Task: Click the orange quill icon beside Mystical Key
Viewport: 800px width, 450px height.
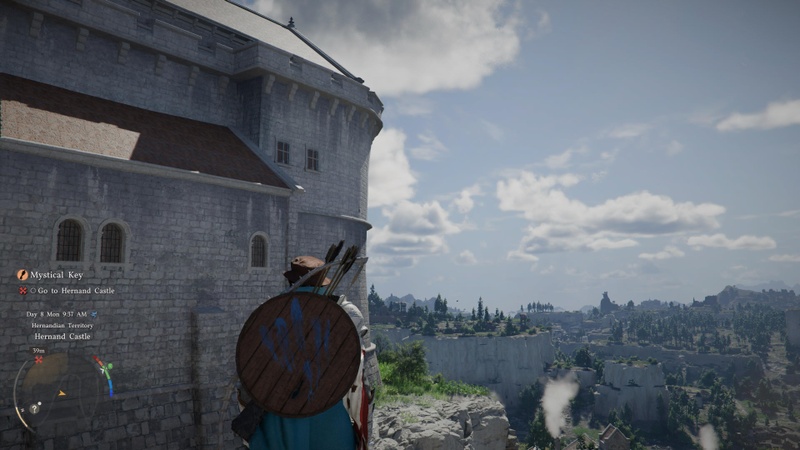Action: pyautogui.click(x=22, y=274)
